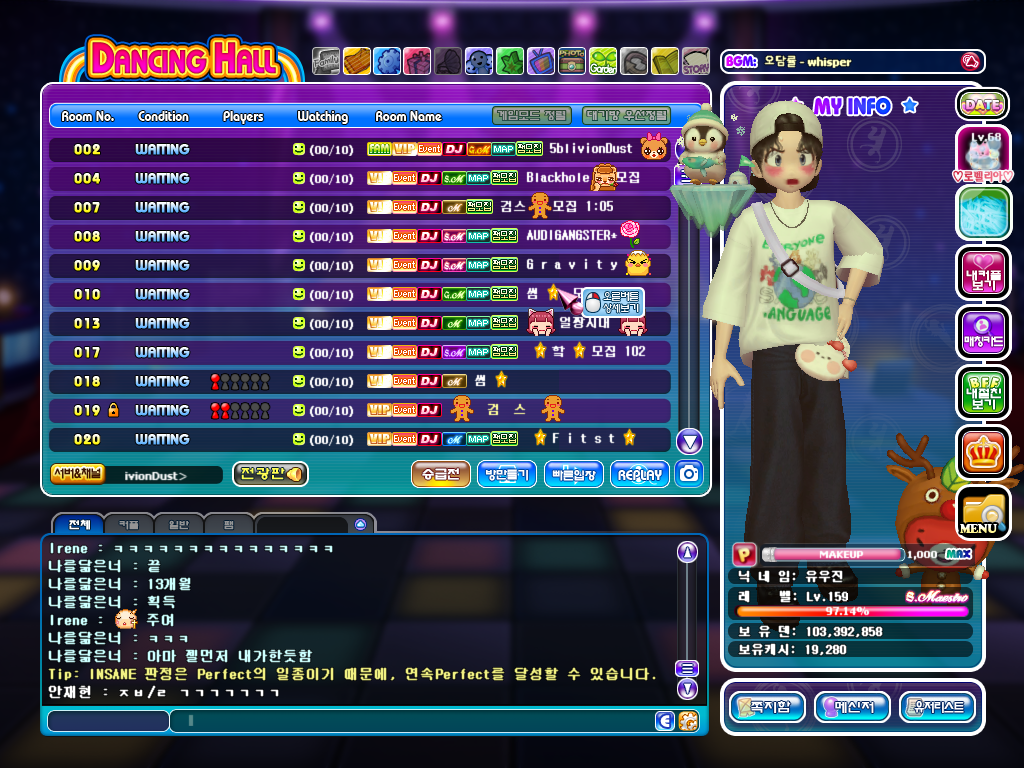Viewport: 1024px width, 768px height.
Task: Choose room 009 Gravity row
Action: point(360,265)
